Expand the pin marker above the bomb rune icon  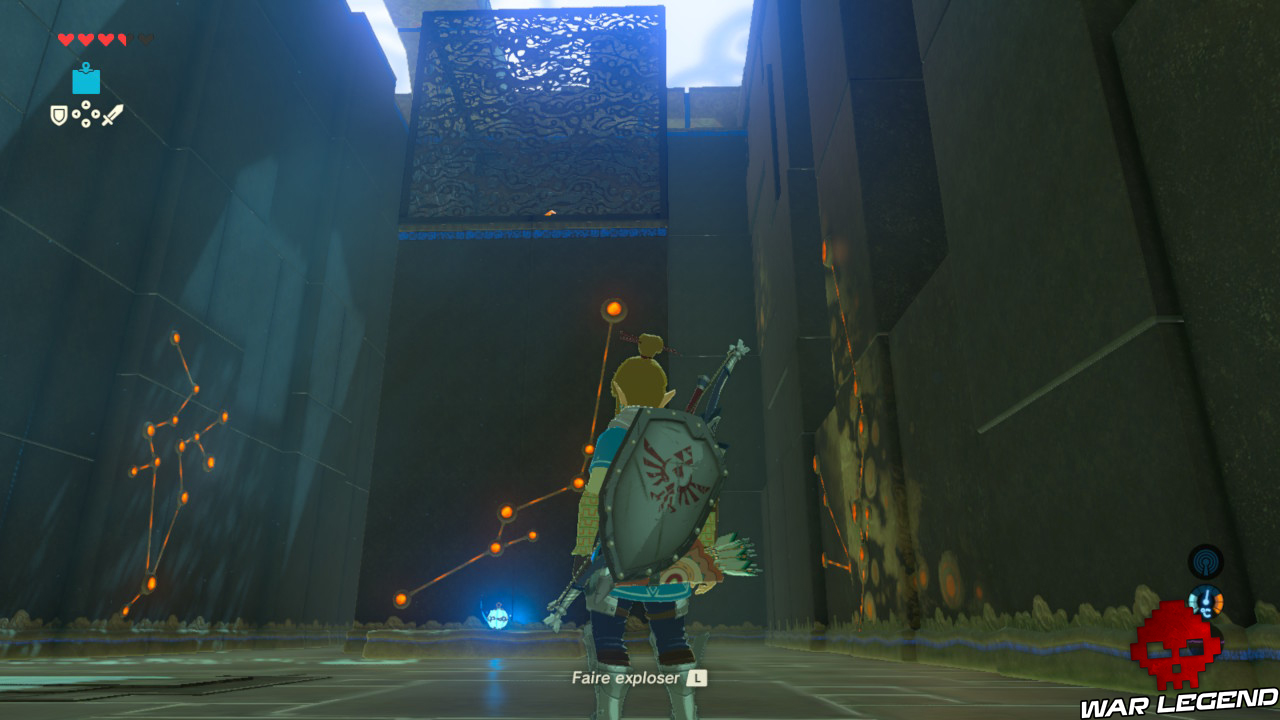(x=86, y=65)
